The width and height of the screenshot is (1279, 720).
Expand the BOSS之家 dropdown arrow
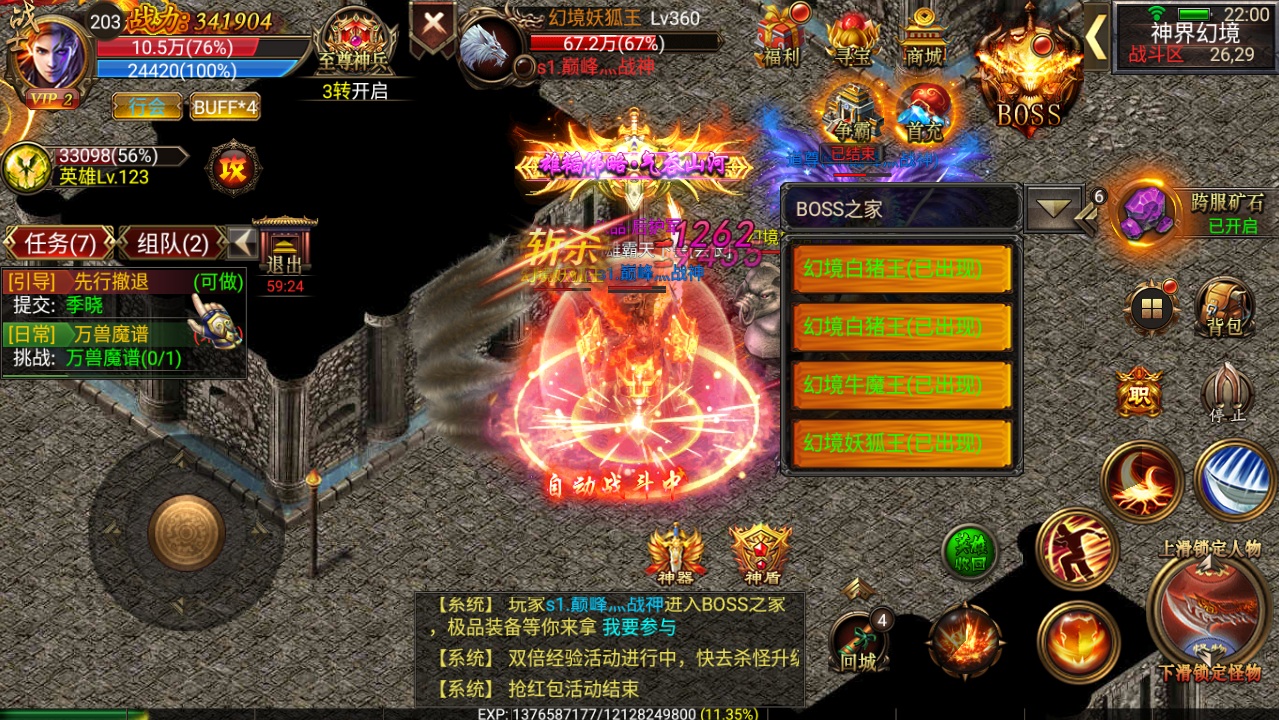(1054, 209)
